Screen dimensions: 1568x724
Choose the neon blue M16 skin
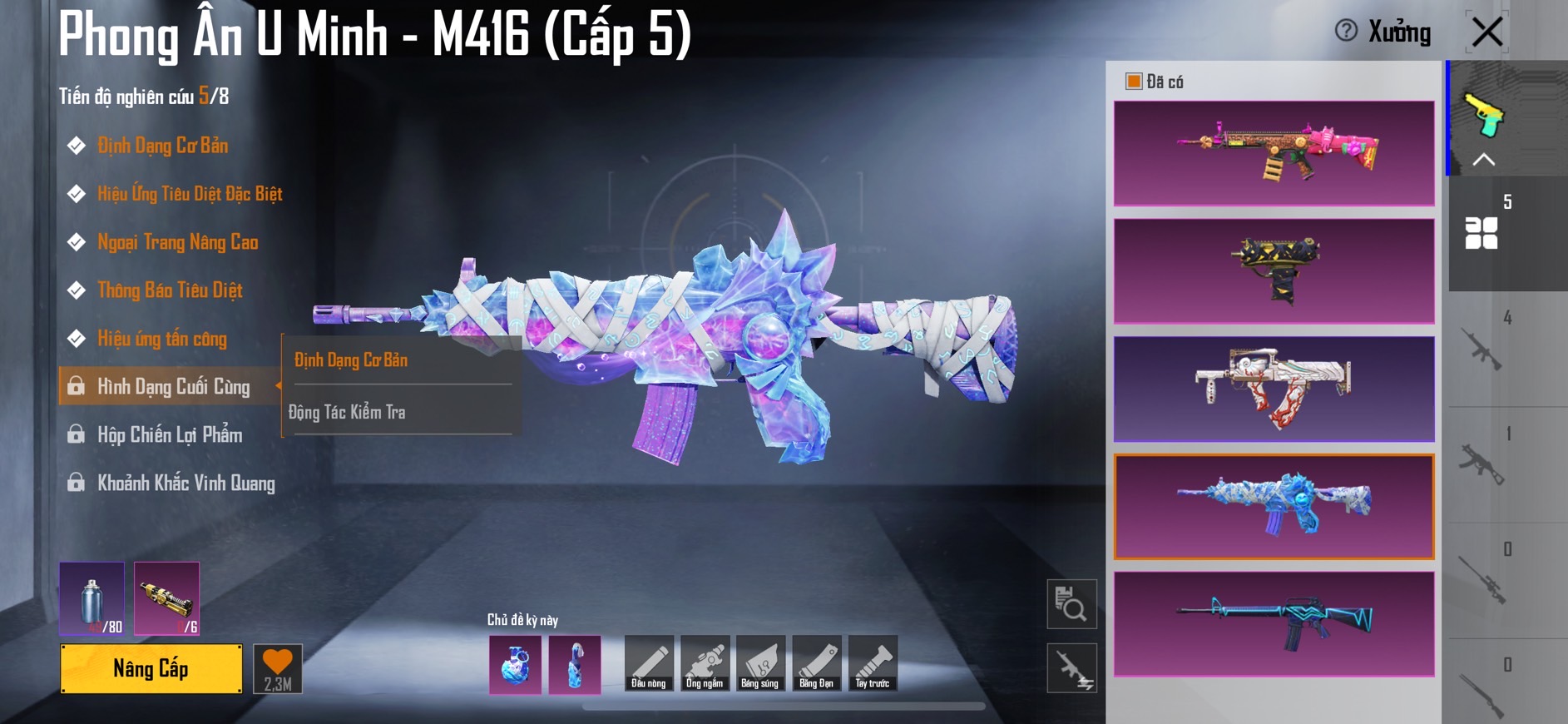(1274, 623)
